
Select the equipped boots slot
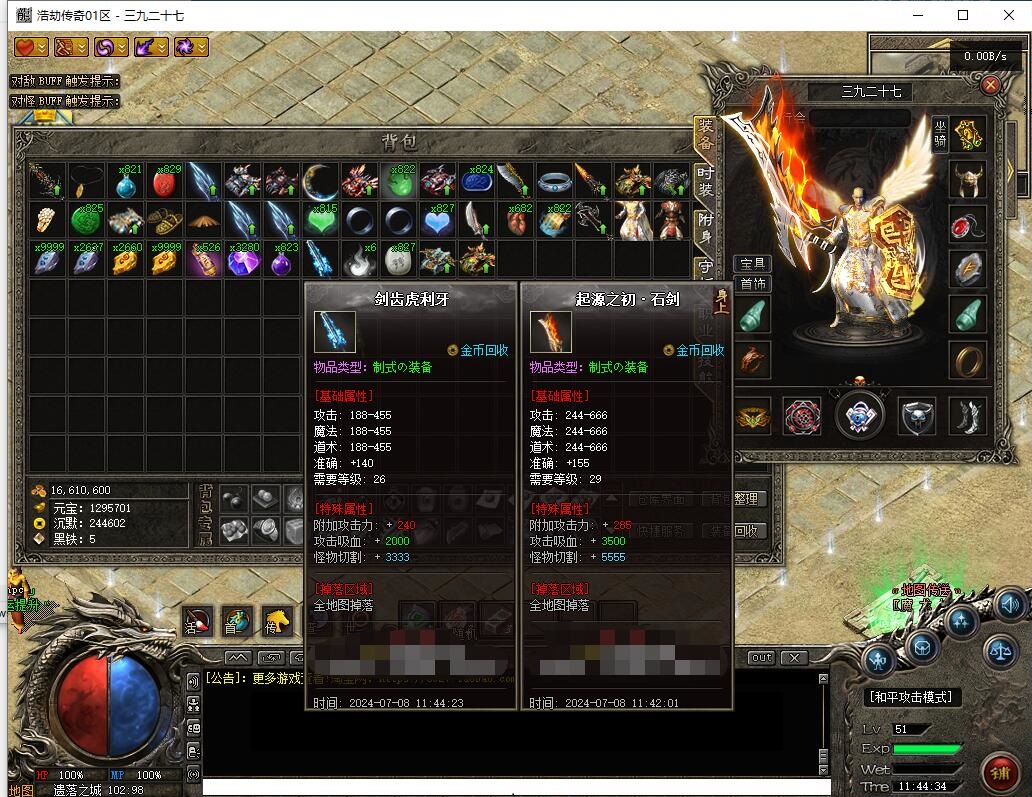coord(968,415)
